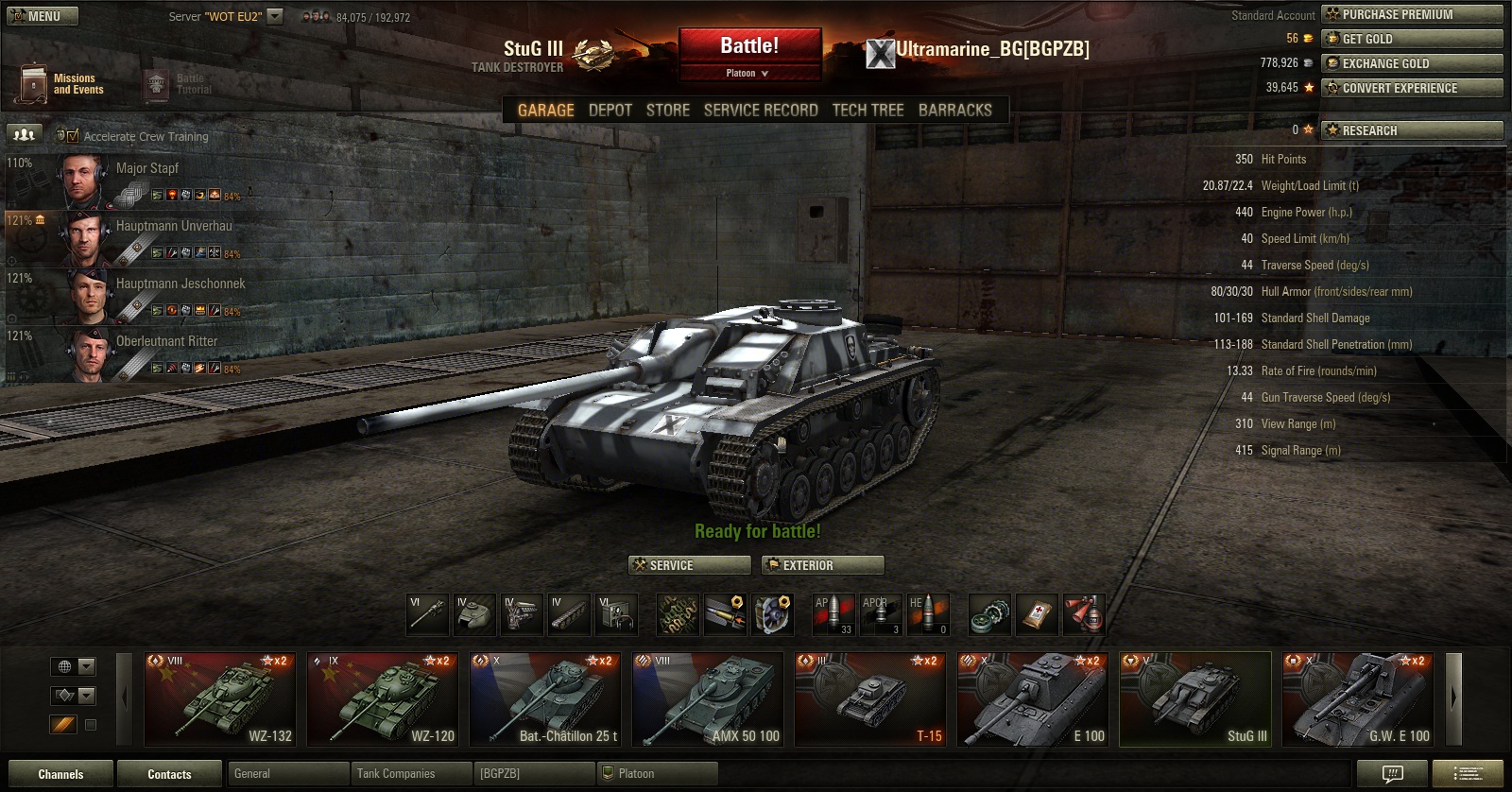Screen dimensions: 1512x792
Task: View the Service Record tab
Action: [761, 110]
